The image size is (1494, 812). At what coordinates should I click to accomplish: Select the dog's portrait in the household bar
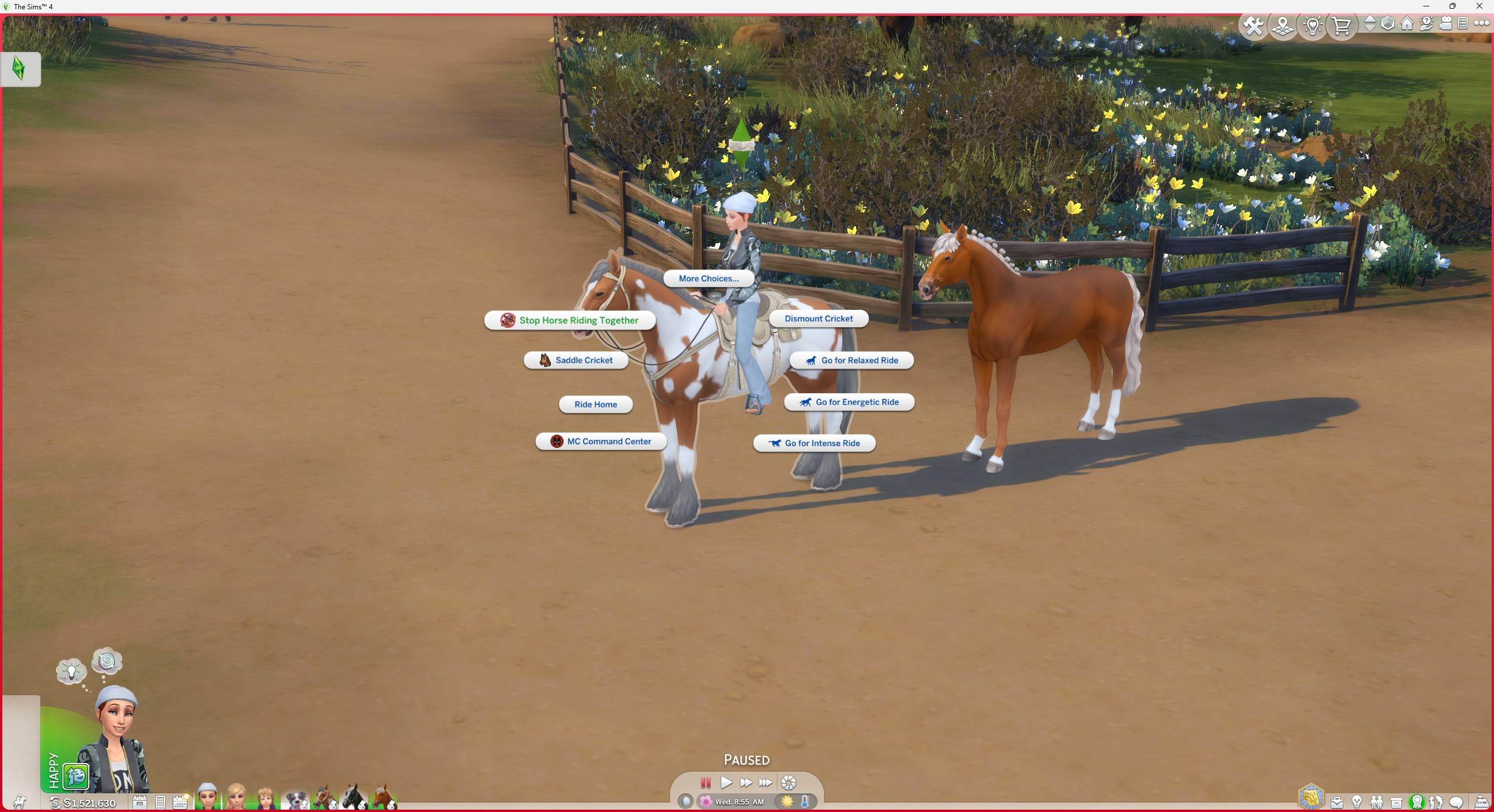(x=297, y=800)
